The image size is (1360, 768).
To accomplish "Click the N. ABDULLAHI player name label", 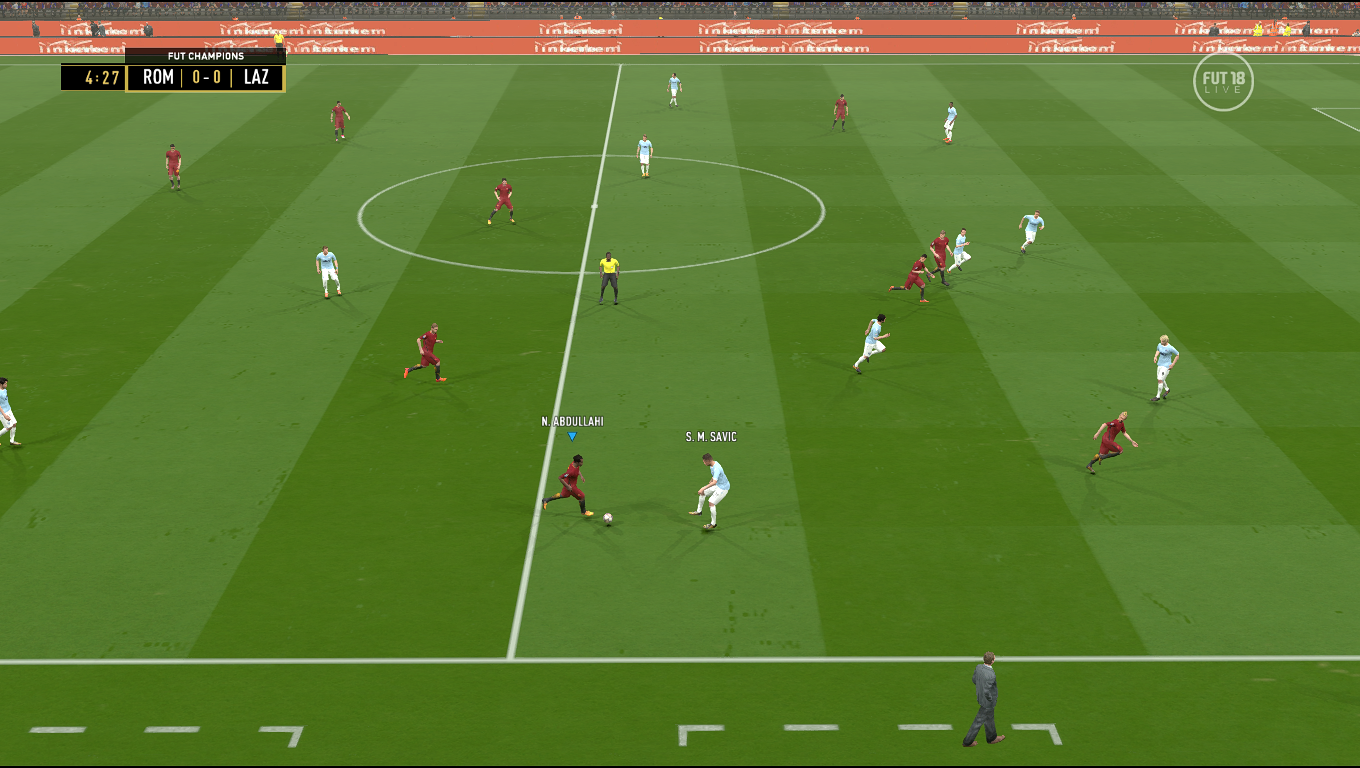I will pos(572,423).
